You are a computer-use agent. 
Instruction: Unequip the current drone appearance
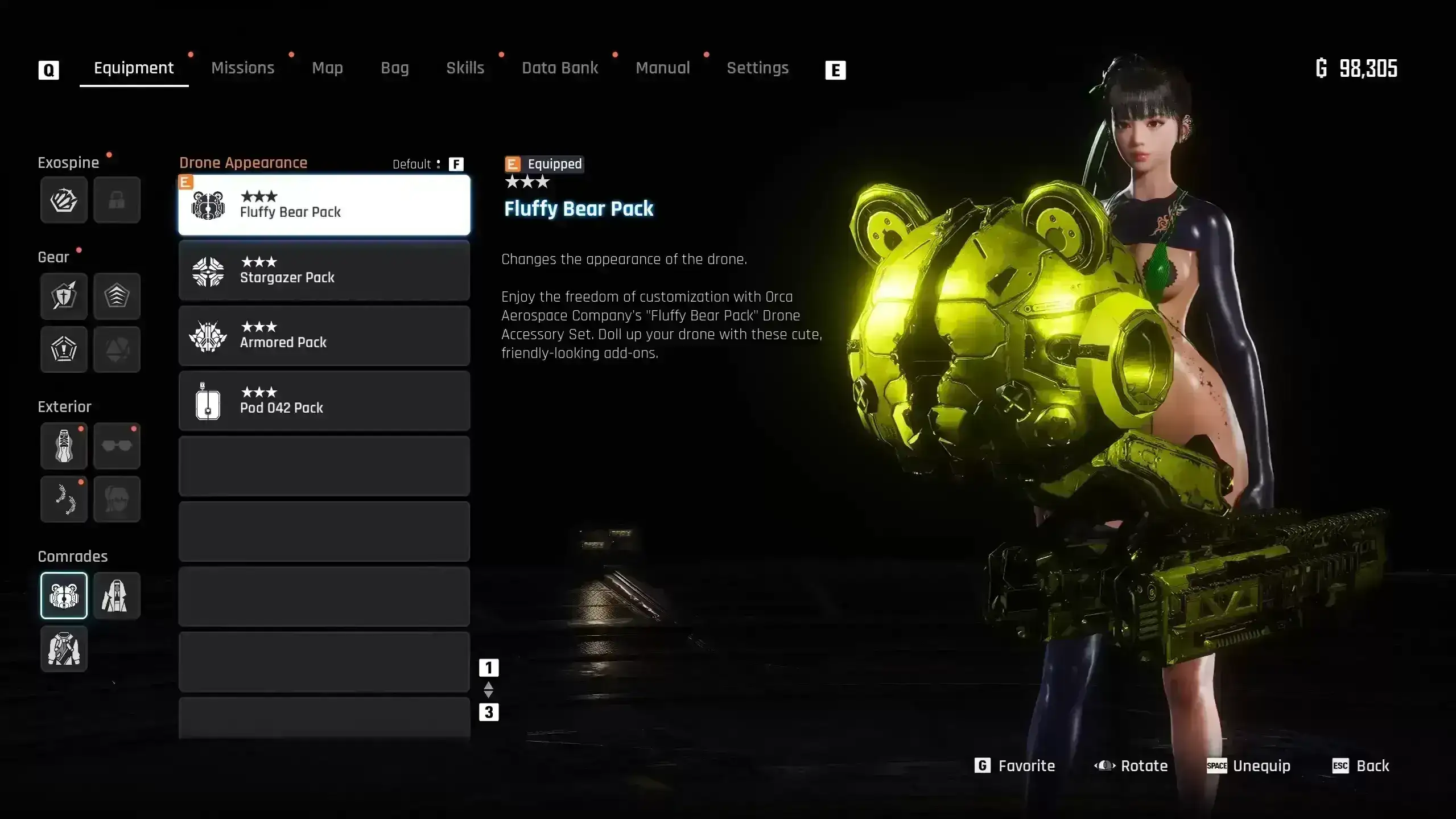[x=1249, y=766]
